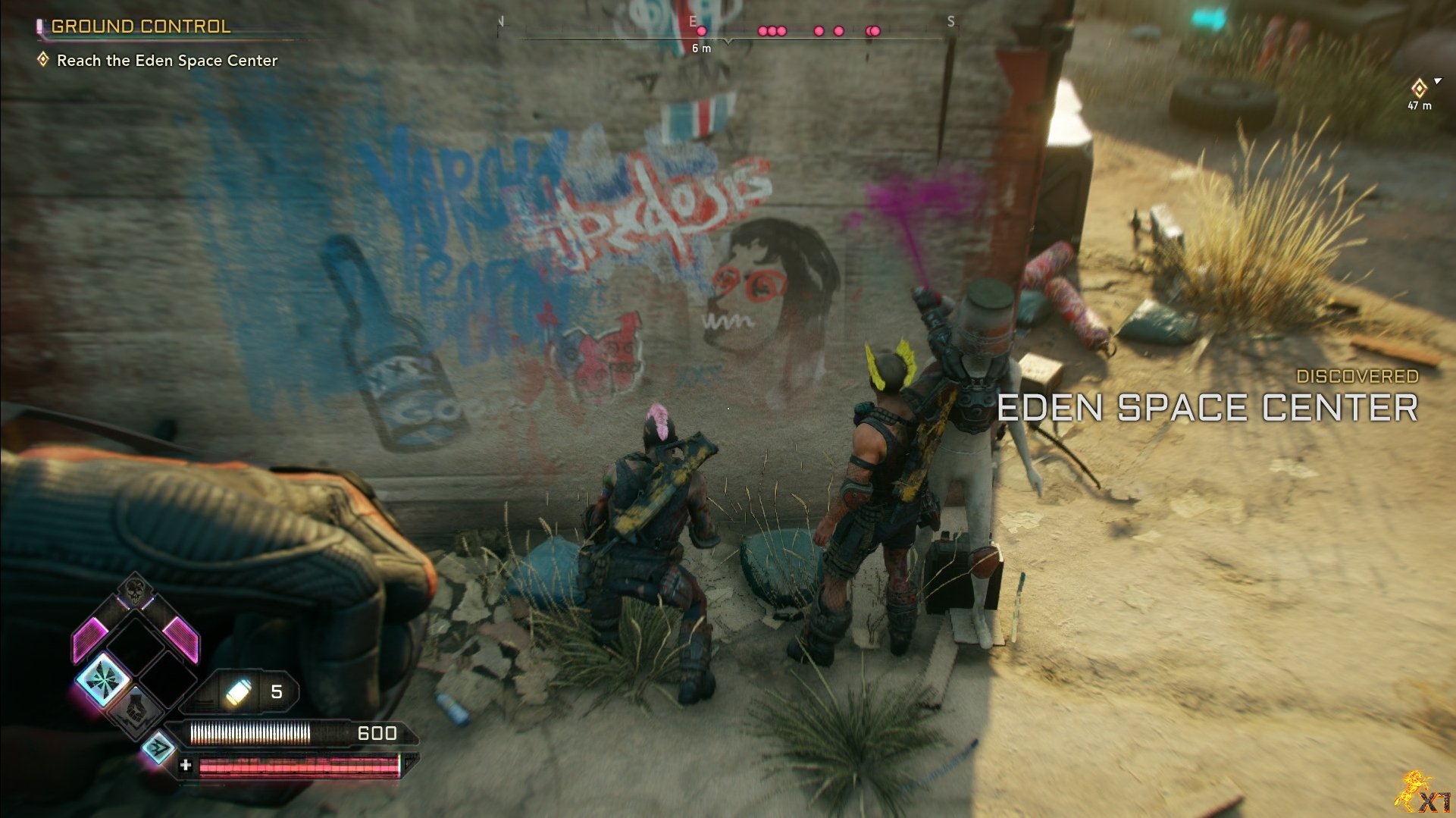The image size is (1456, 818).
Task: Select the ammo canister icon
Action: pyautogui.click(x=238, y=691)
